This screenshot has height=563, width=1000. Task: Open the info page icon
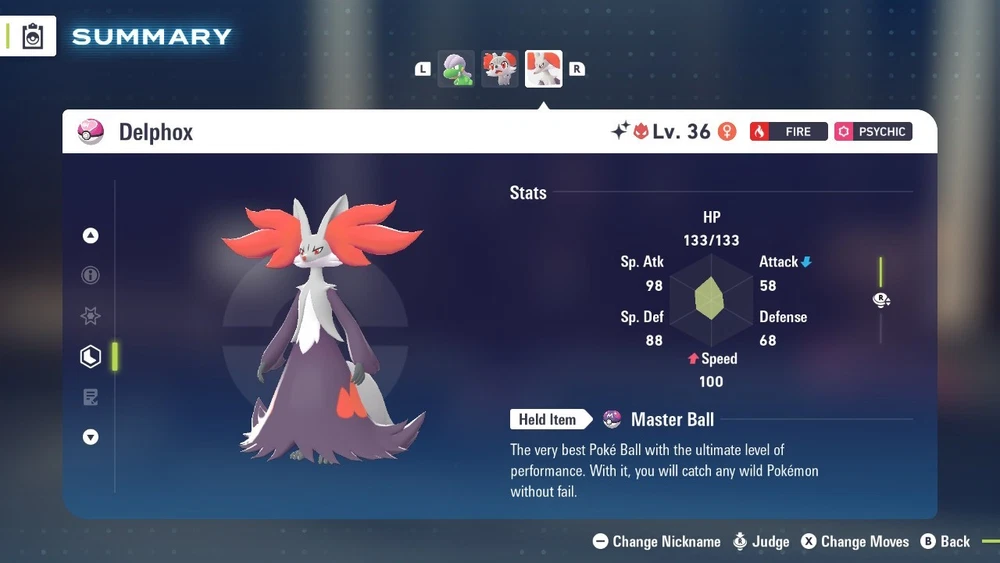pos(91,275)
